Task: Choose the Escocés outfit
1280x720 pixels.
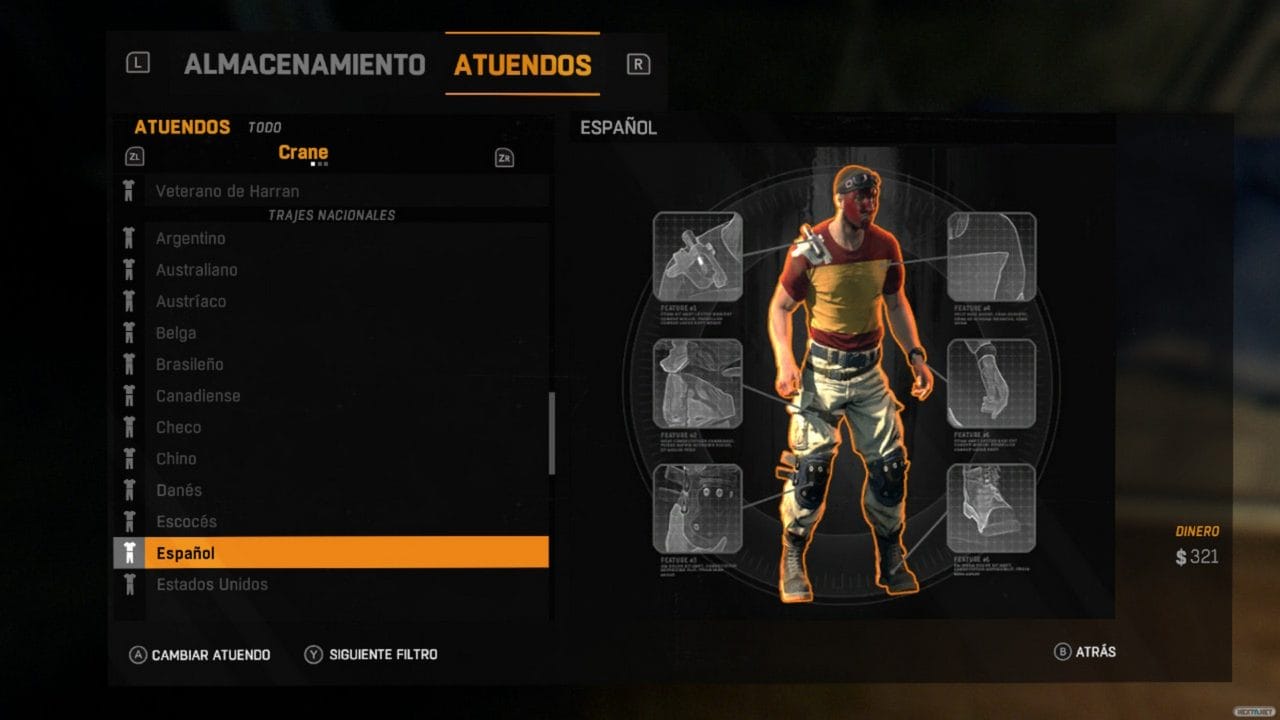Action: tap(186, 522)
